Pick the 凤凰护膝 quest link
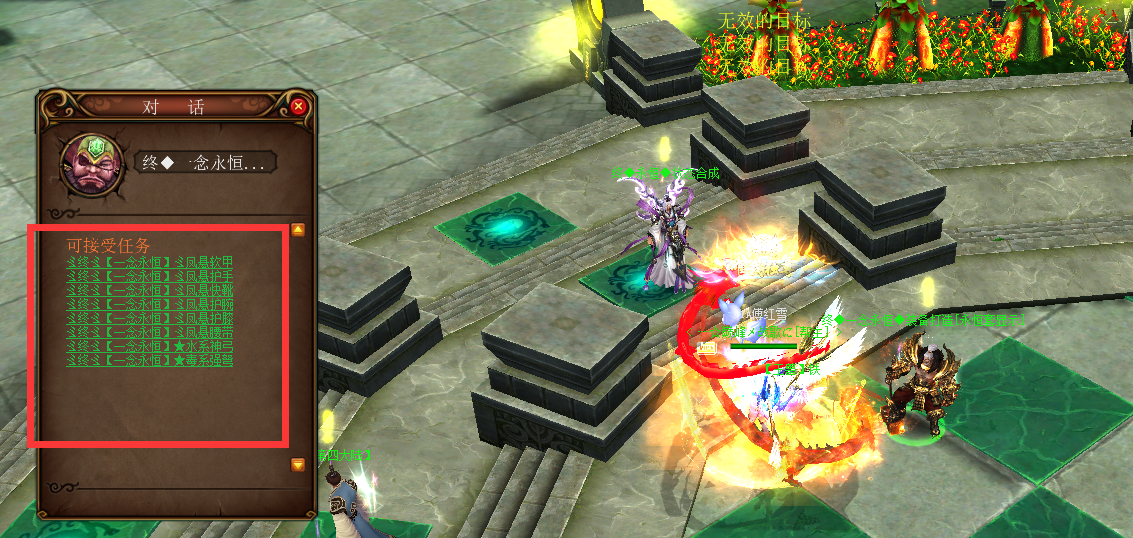 (149, 318)
